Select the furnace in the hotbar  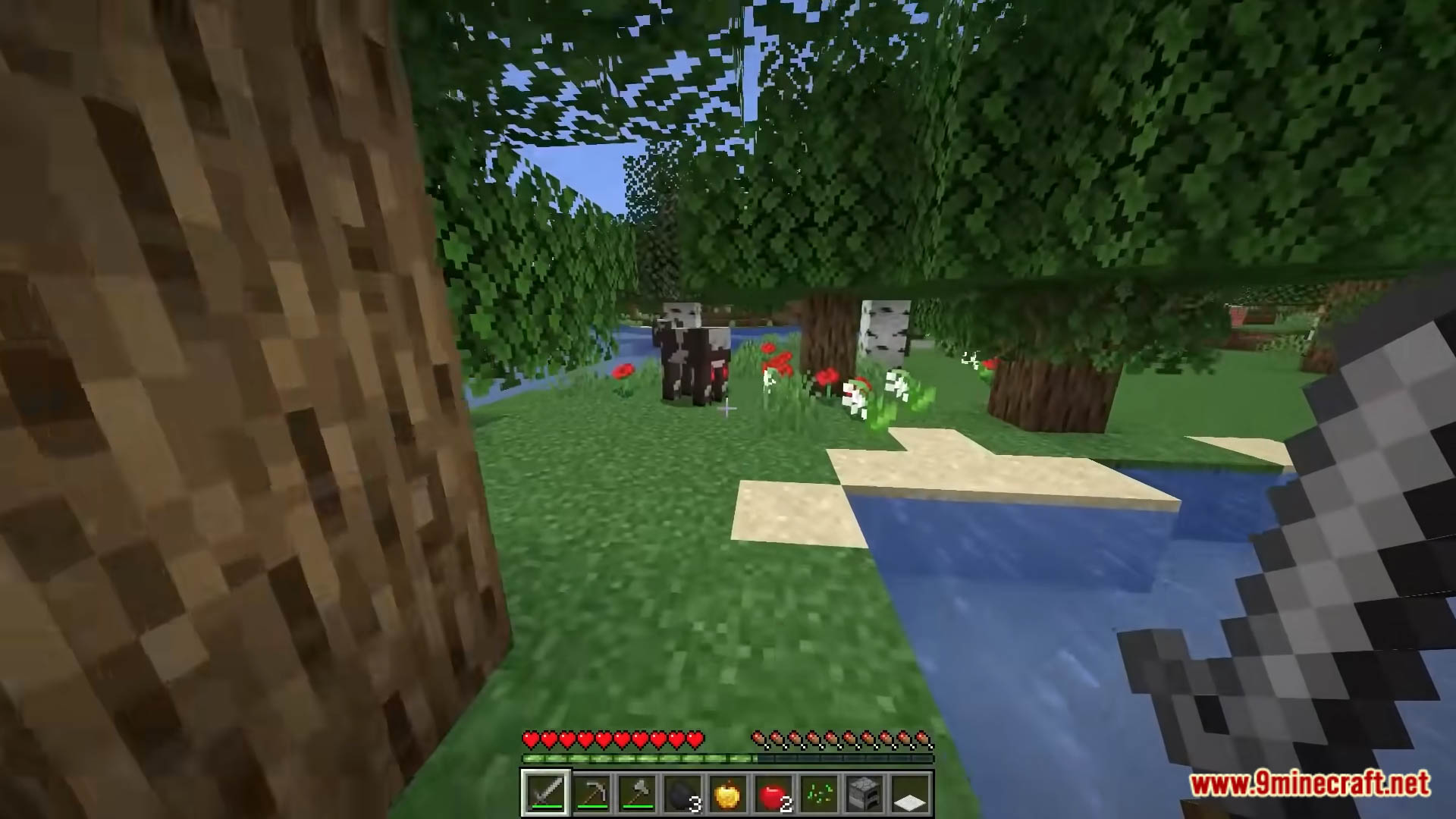(x=861, y=791)
